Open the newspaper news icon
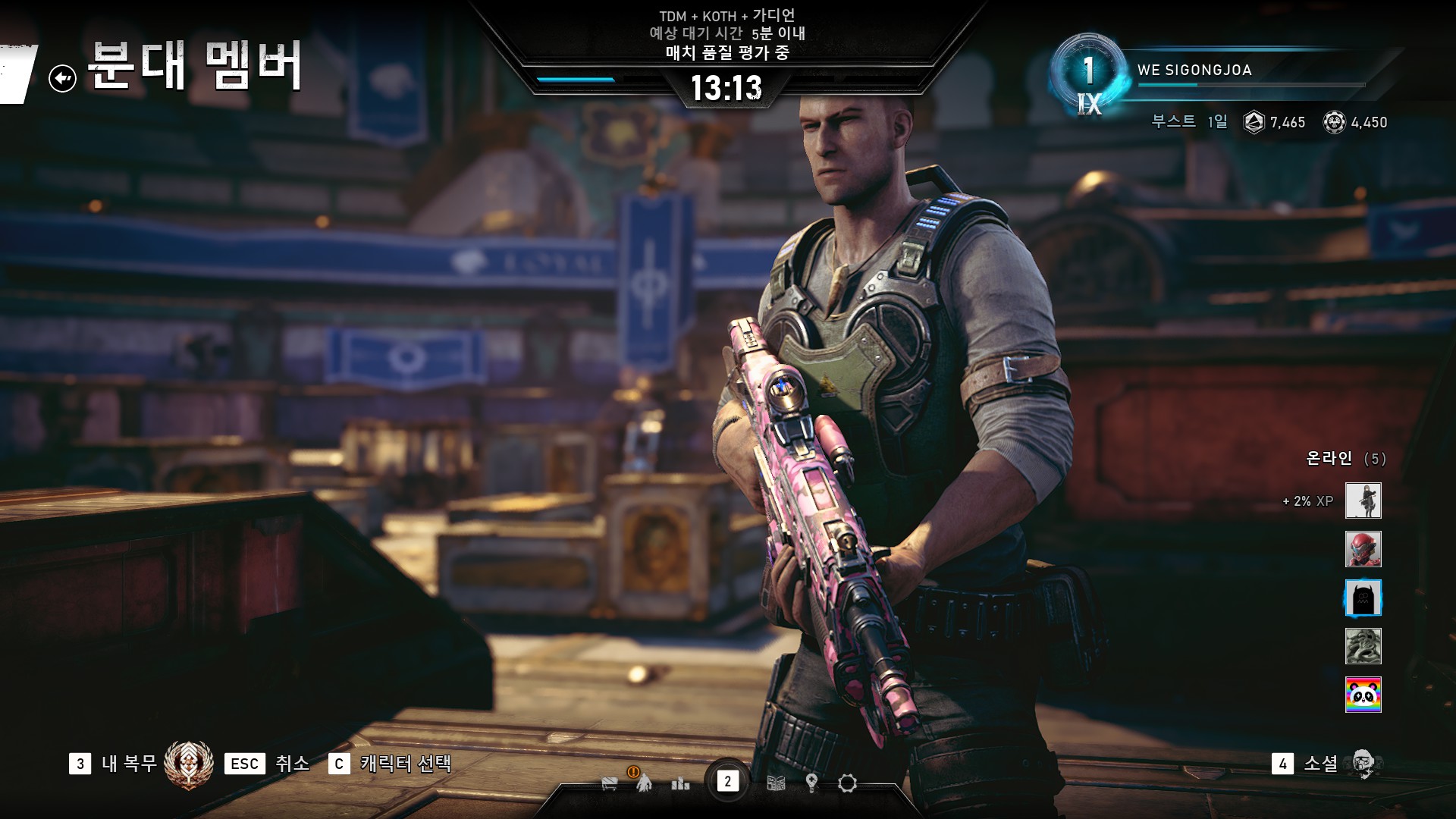Image resolution: width=1456 pixels, height=819 pixels. (x=776, y=783)
